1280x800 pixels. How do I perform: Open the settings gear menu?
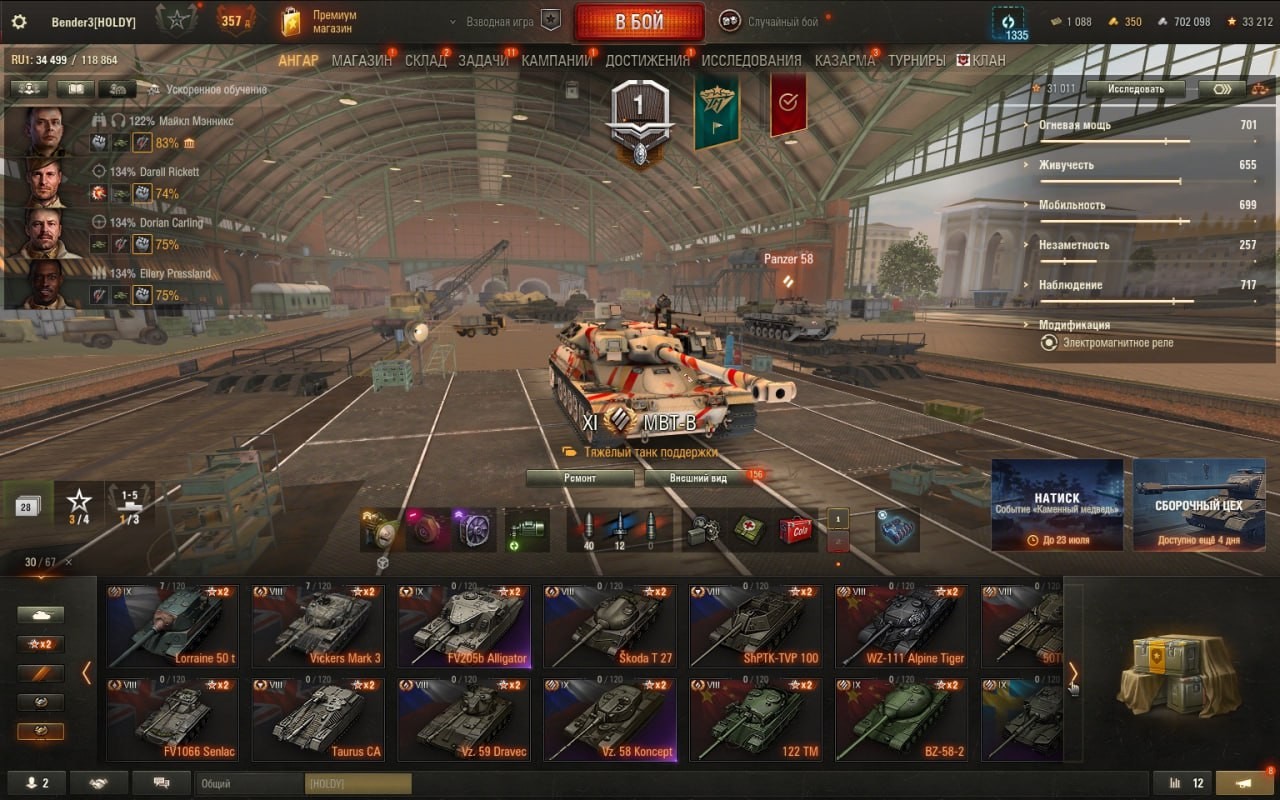tap(18, 22)
